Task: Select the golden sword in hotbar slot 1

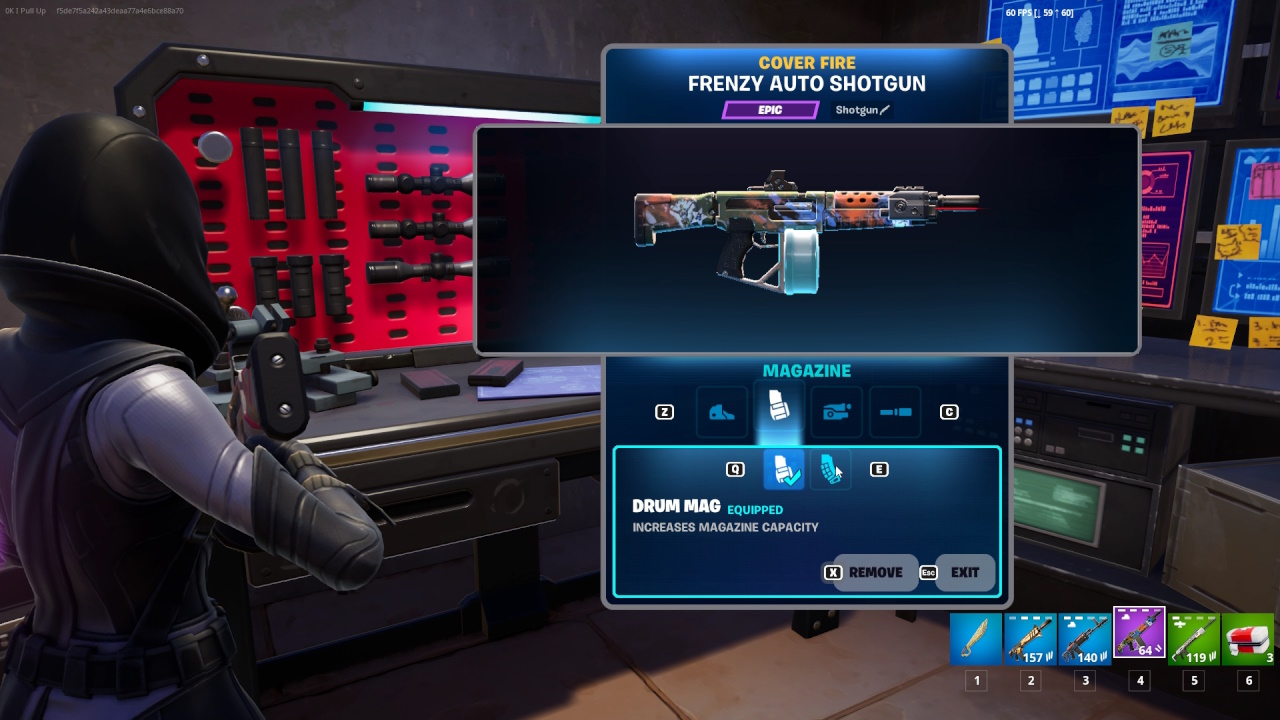Action: [975, 638]
